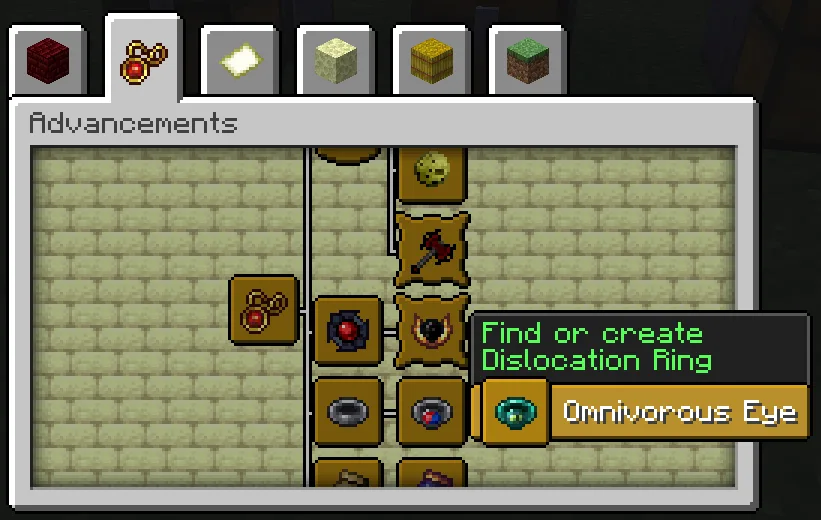Select the yellow-green skull advancement node

click(x=432, y=170)
